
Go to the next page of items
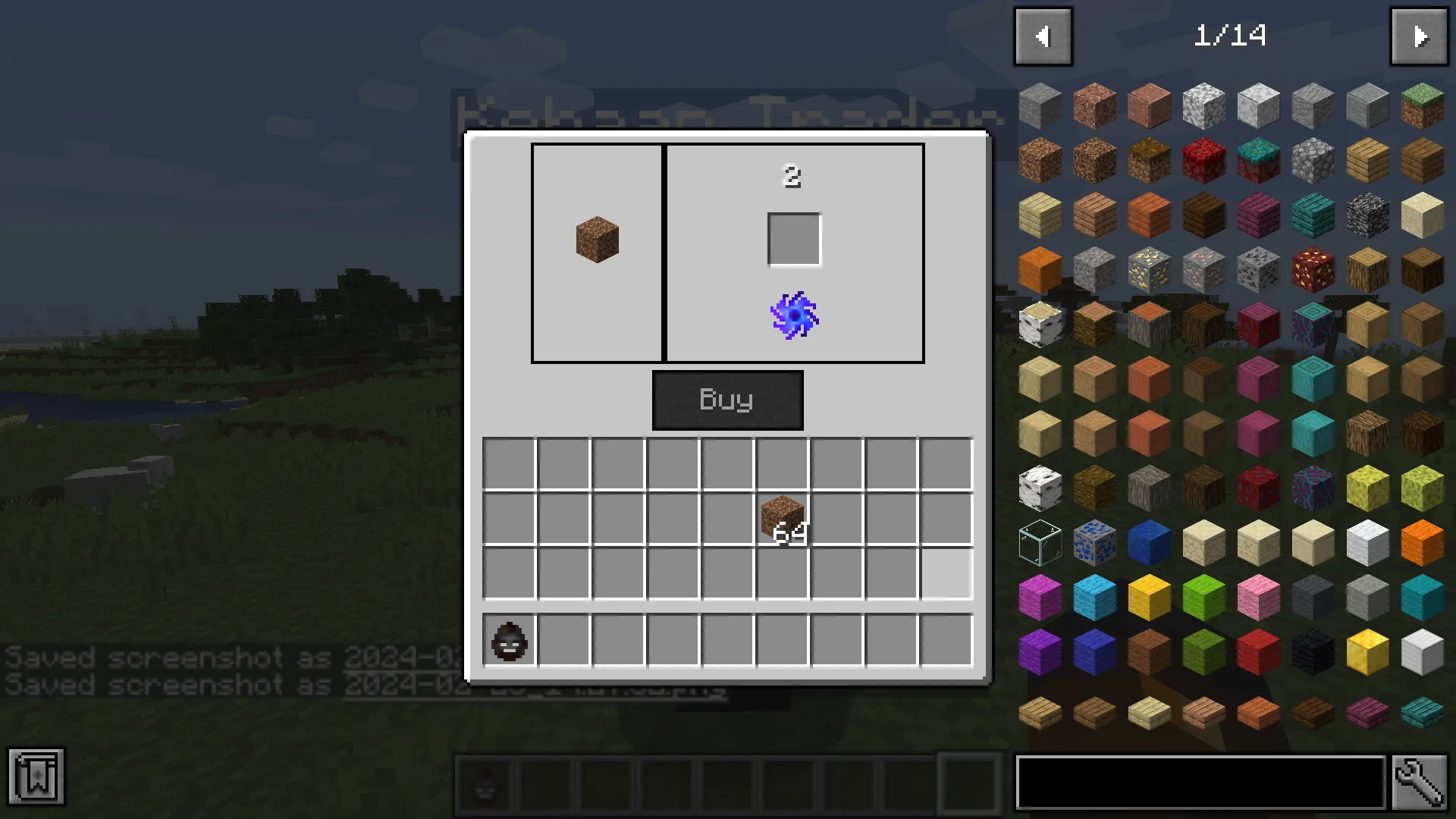pyautogui.click(x=1419, y=36)
